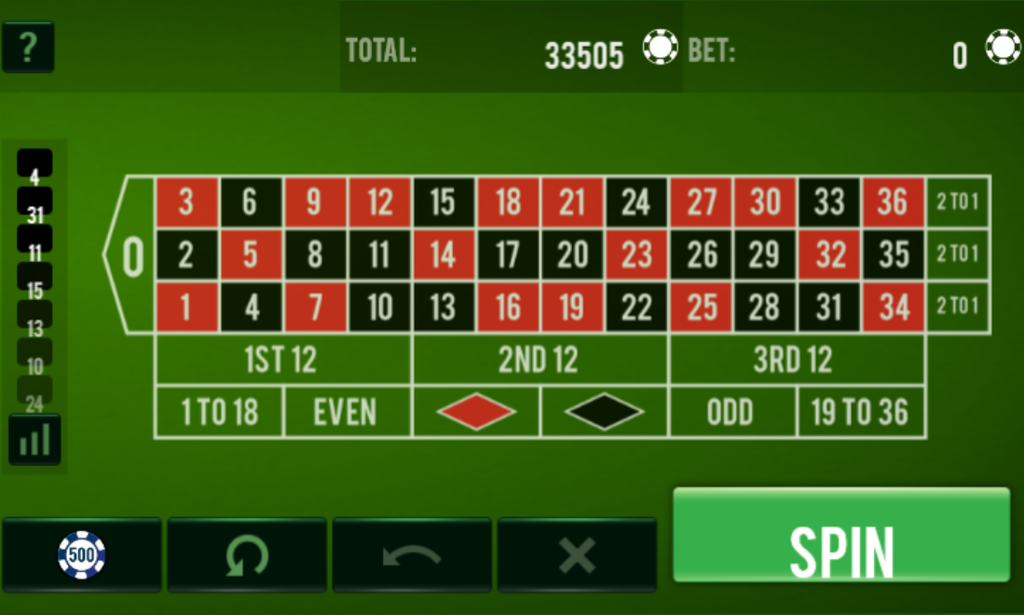Open the statistics bar chart icon
Screen dimensions: 1024x615
(35, 440)
